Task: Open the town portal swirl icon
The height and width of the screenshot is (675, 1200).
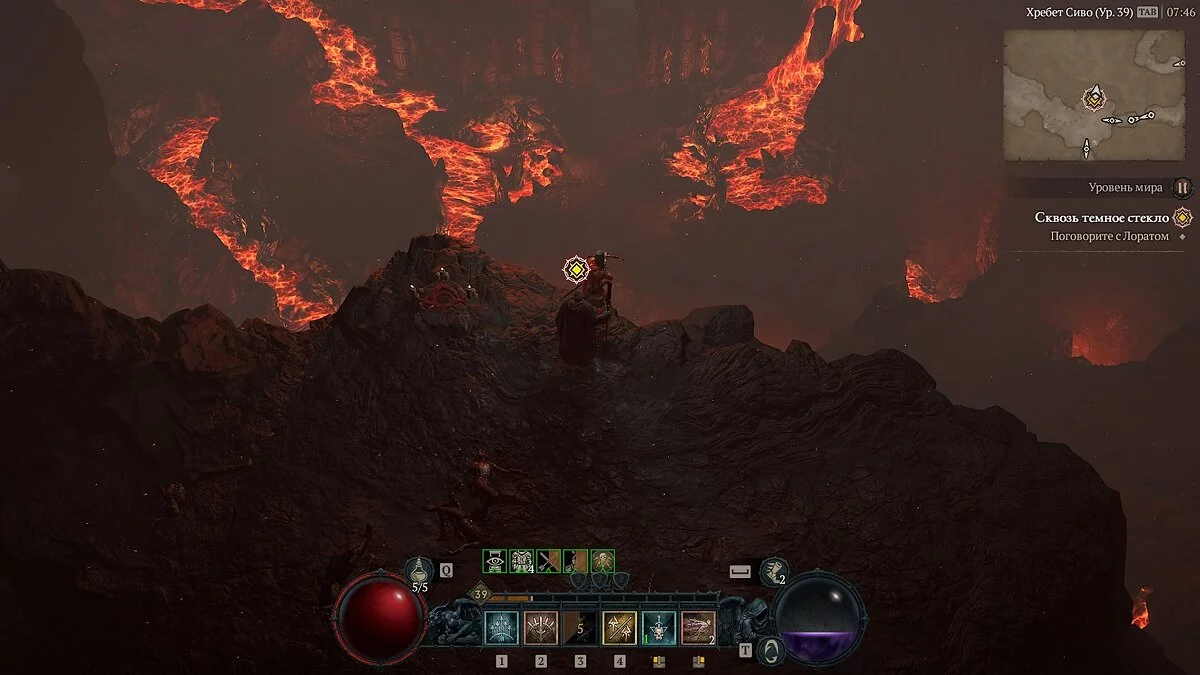Action: pos(769,651)
